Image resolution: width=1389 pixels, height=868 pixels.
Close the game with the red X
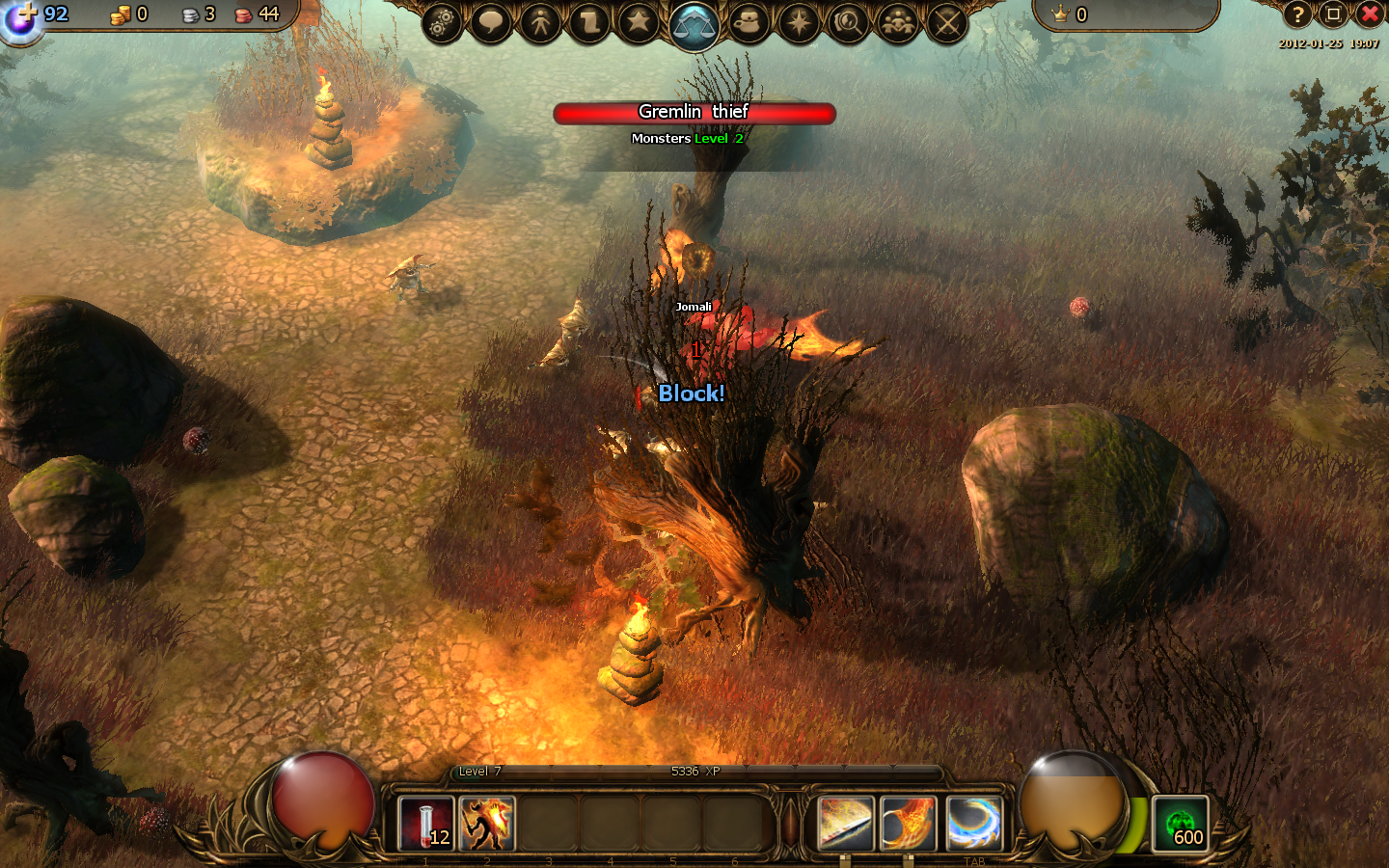pos(1370,14)
